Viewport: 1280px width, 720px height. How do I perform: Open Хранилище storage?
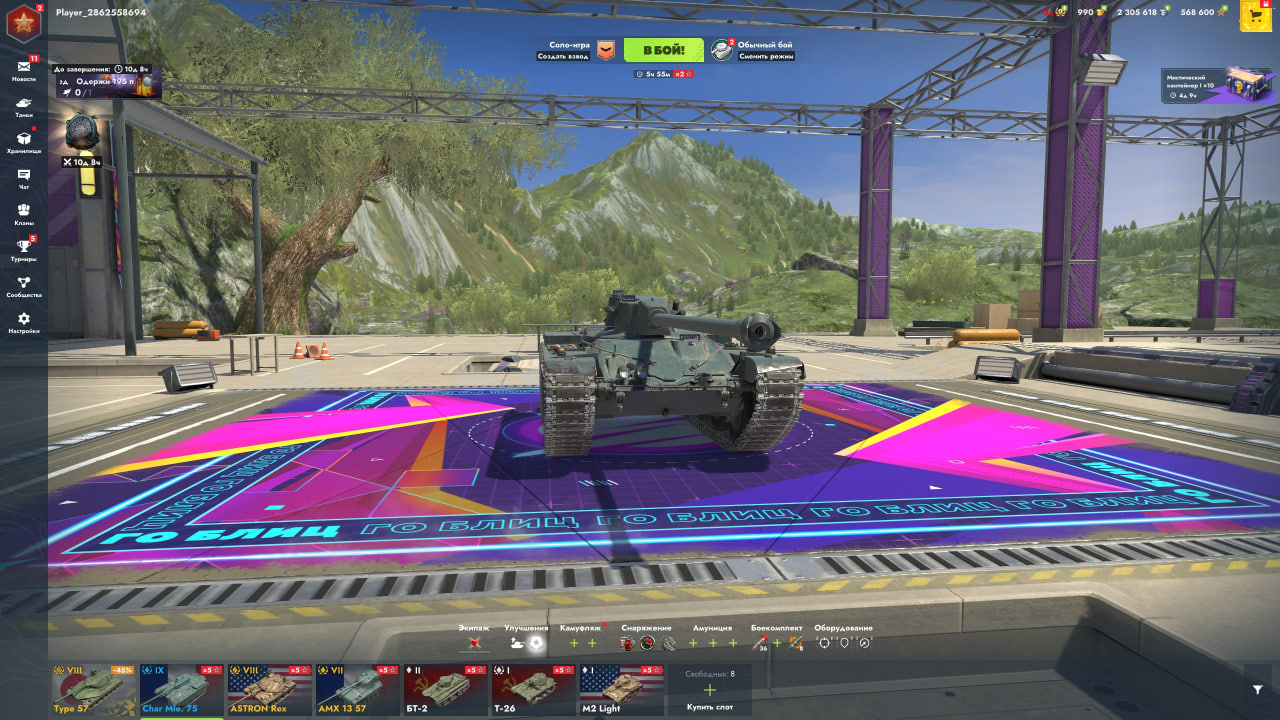(x=23, y=142)
